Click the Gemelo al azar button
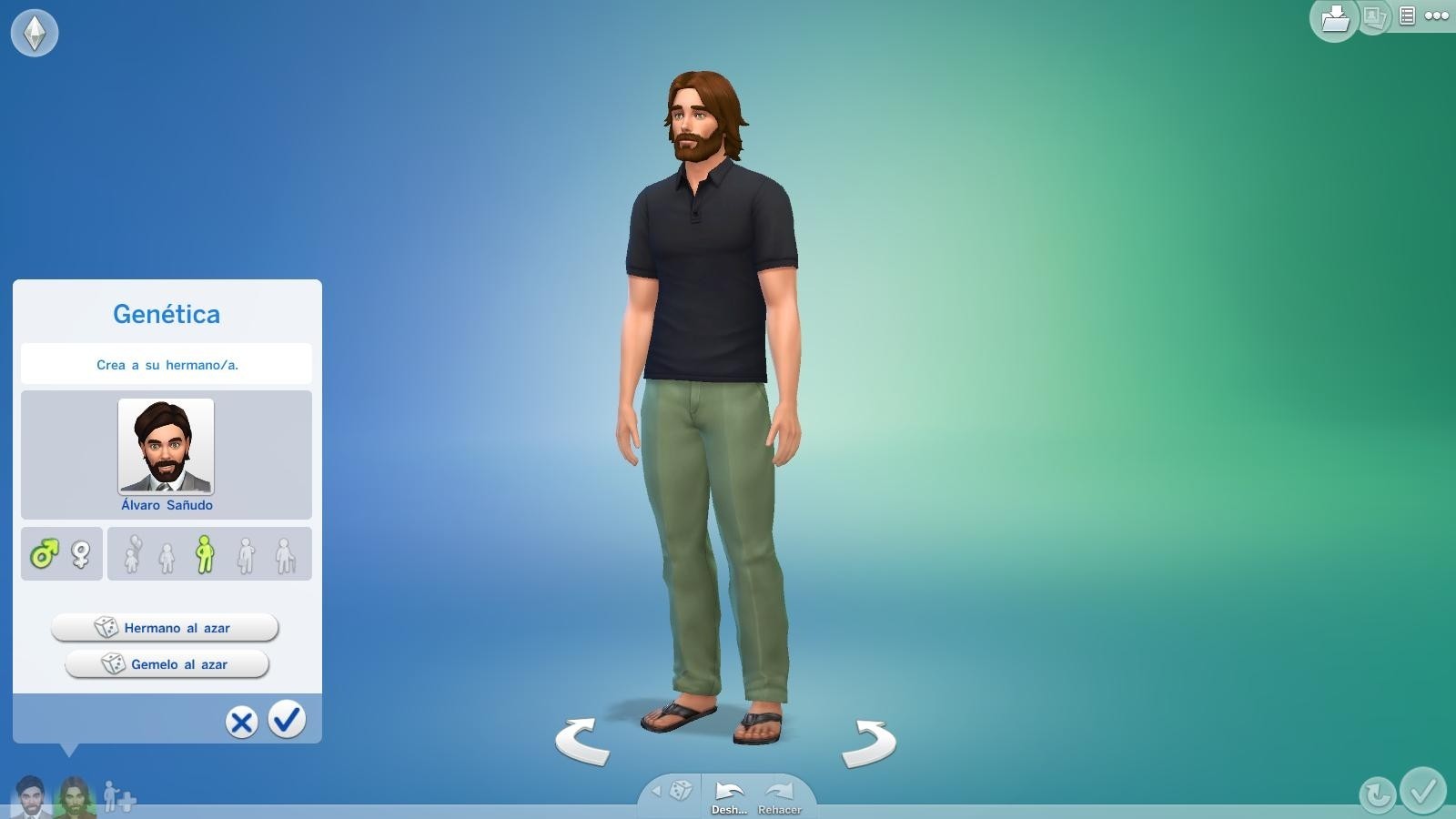Image resolution: width=1456 pixels, height=819 pixels. tap(165, 664)
